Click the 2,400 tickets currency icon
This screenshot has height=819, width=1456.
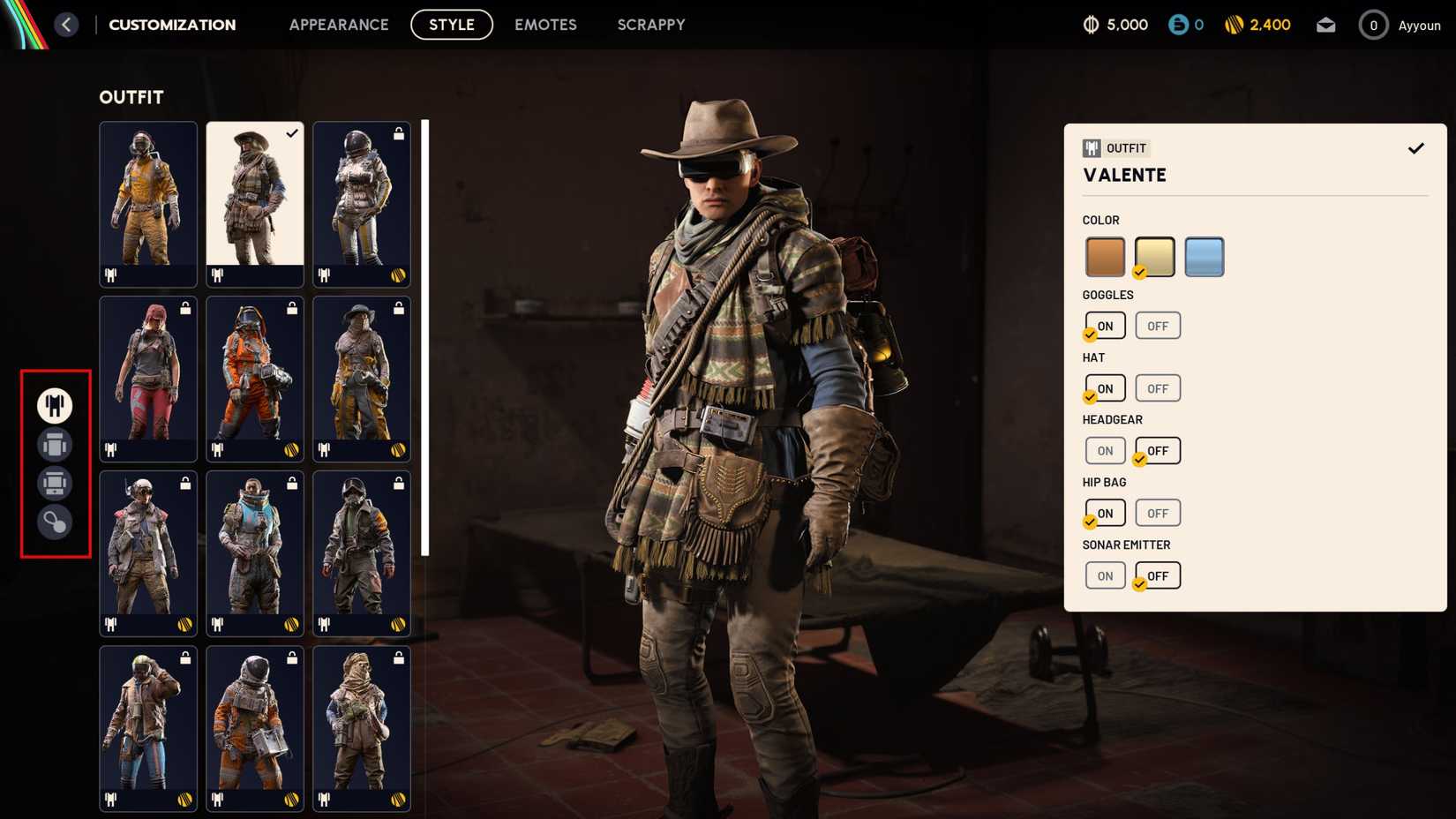coord(1235,24)
